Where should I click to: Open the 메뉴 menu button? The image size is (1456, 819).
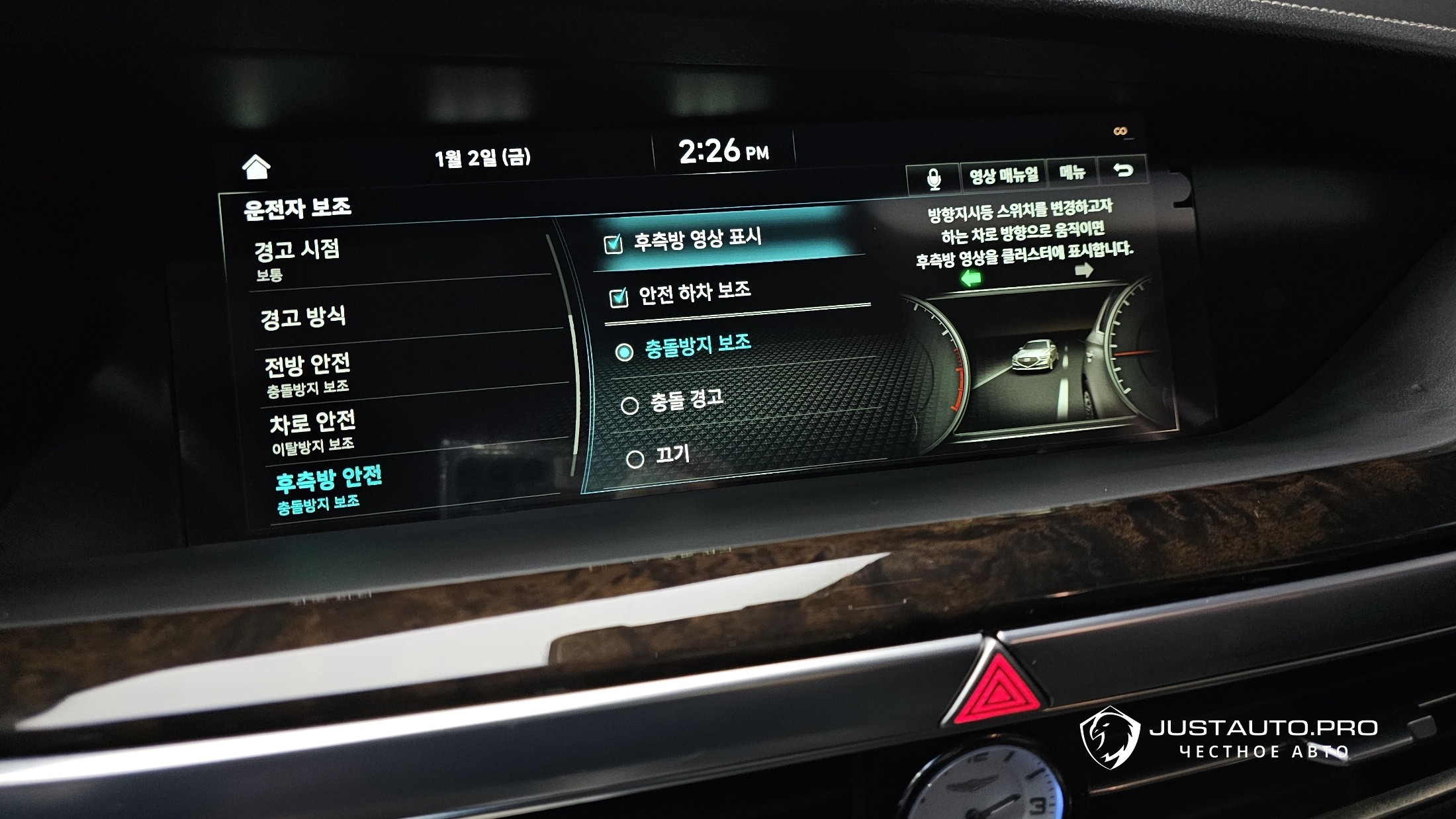[1072, 173]
